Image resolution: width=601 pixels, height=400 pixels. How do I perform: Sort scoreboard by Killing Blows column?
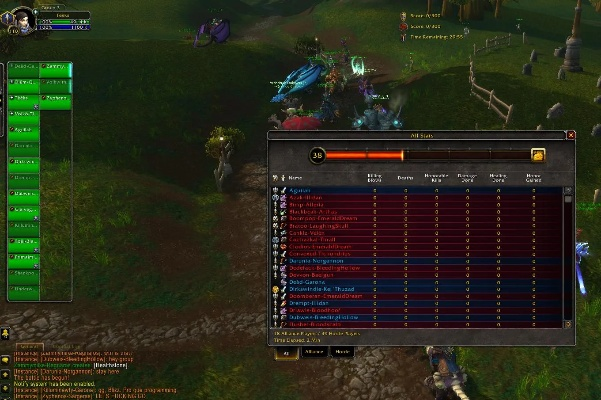pyautogui.click(x=374, y=178)
